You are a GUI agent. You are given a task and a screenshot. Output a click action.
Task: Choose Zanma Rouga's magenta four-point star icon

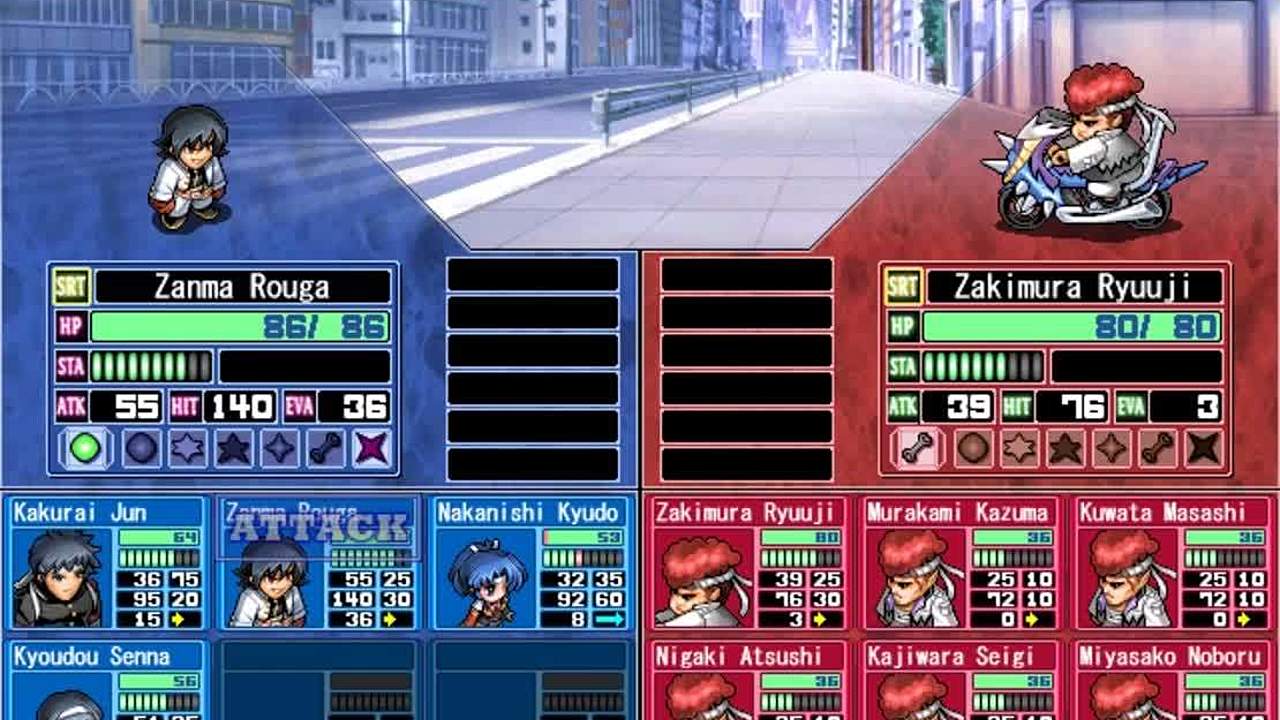(372, 448)
